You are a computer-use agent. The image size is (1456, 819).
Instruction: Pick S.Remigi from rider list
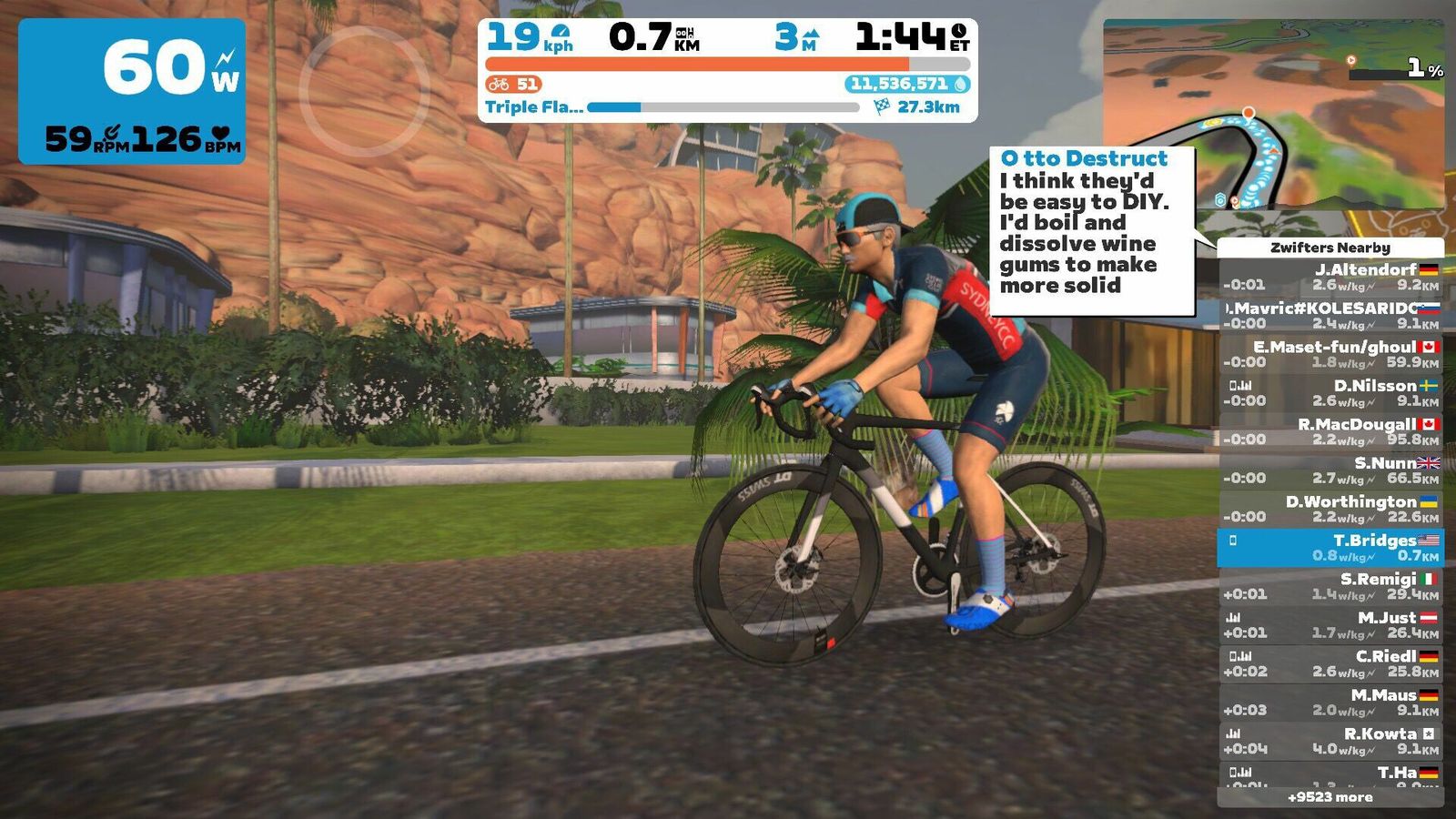pos(1330,586)
